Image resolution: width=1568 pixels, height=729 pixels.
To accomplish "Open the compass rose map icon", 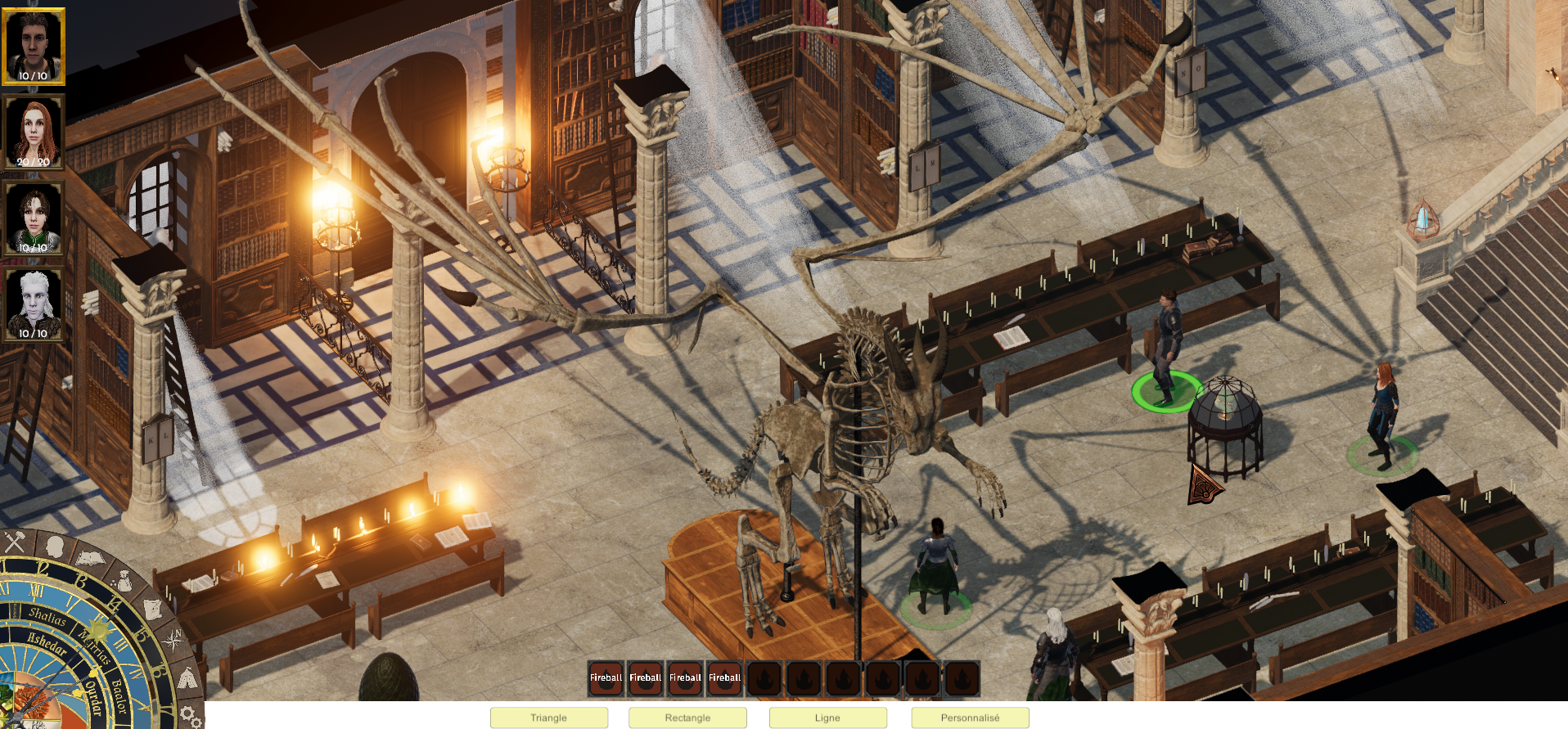I will (173, 641).
